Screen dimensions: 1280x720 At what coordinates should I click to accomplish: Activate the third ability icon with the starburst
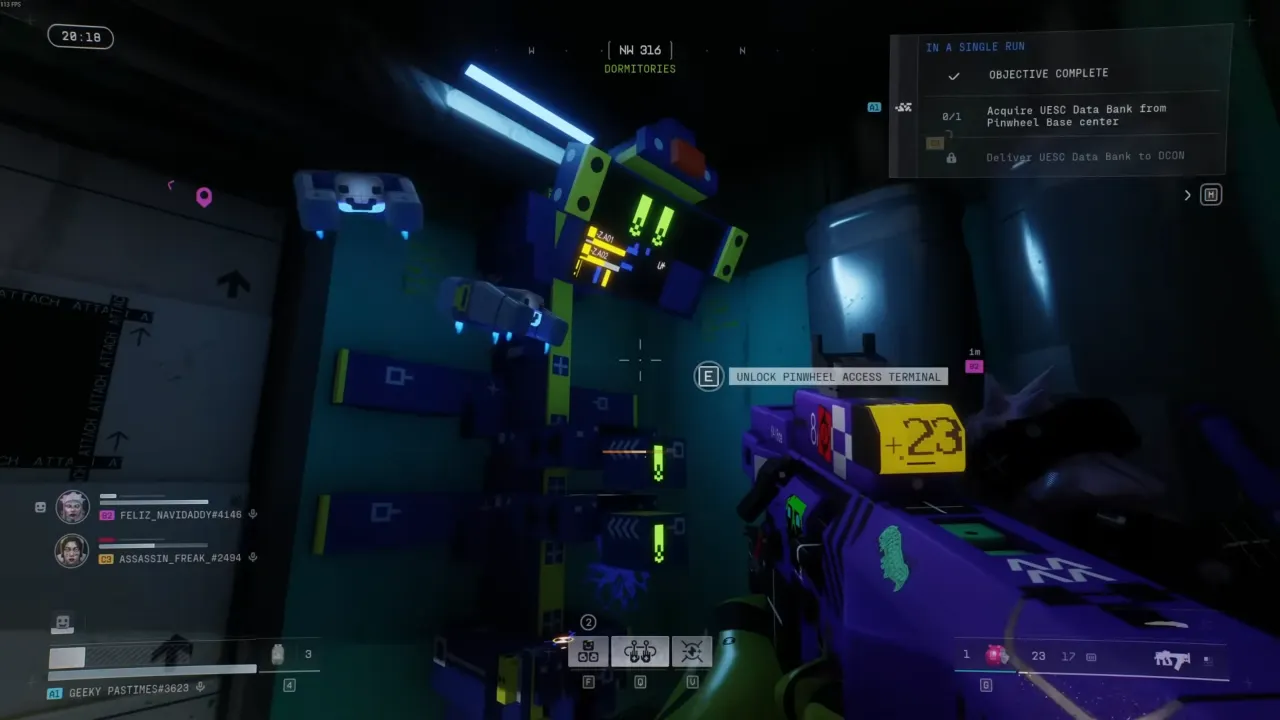click(x=691, y=652)
